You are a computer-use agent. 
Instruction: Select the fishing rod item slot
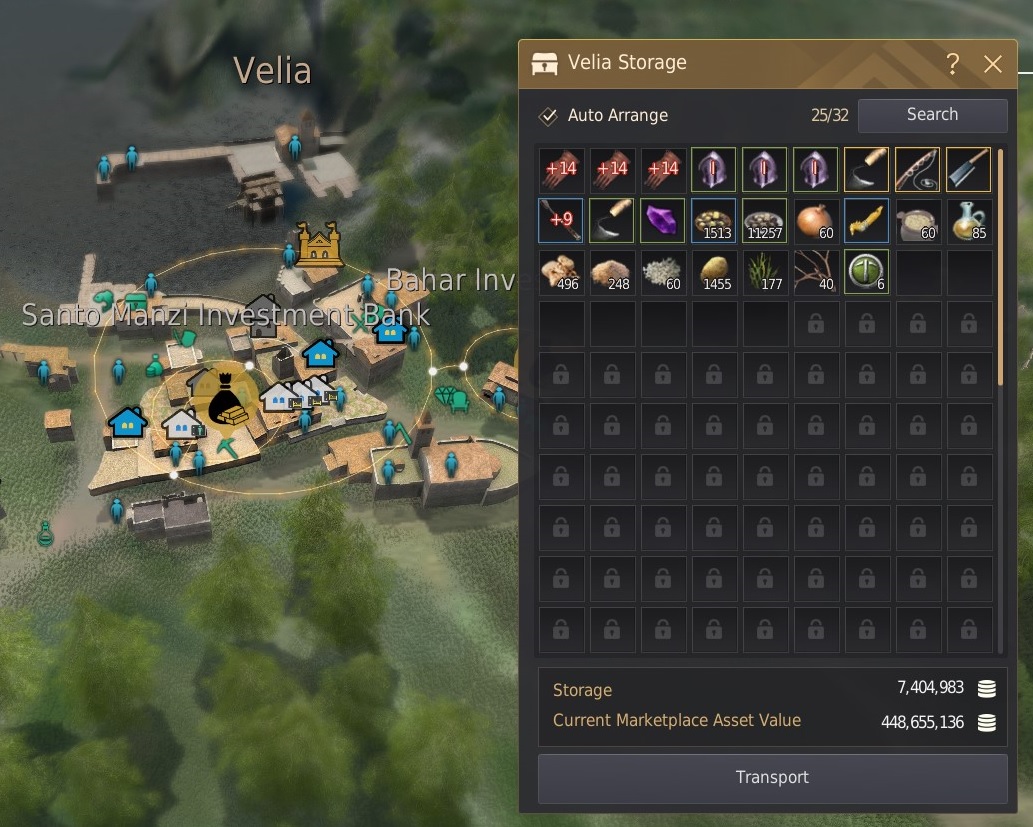[917, 170]
